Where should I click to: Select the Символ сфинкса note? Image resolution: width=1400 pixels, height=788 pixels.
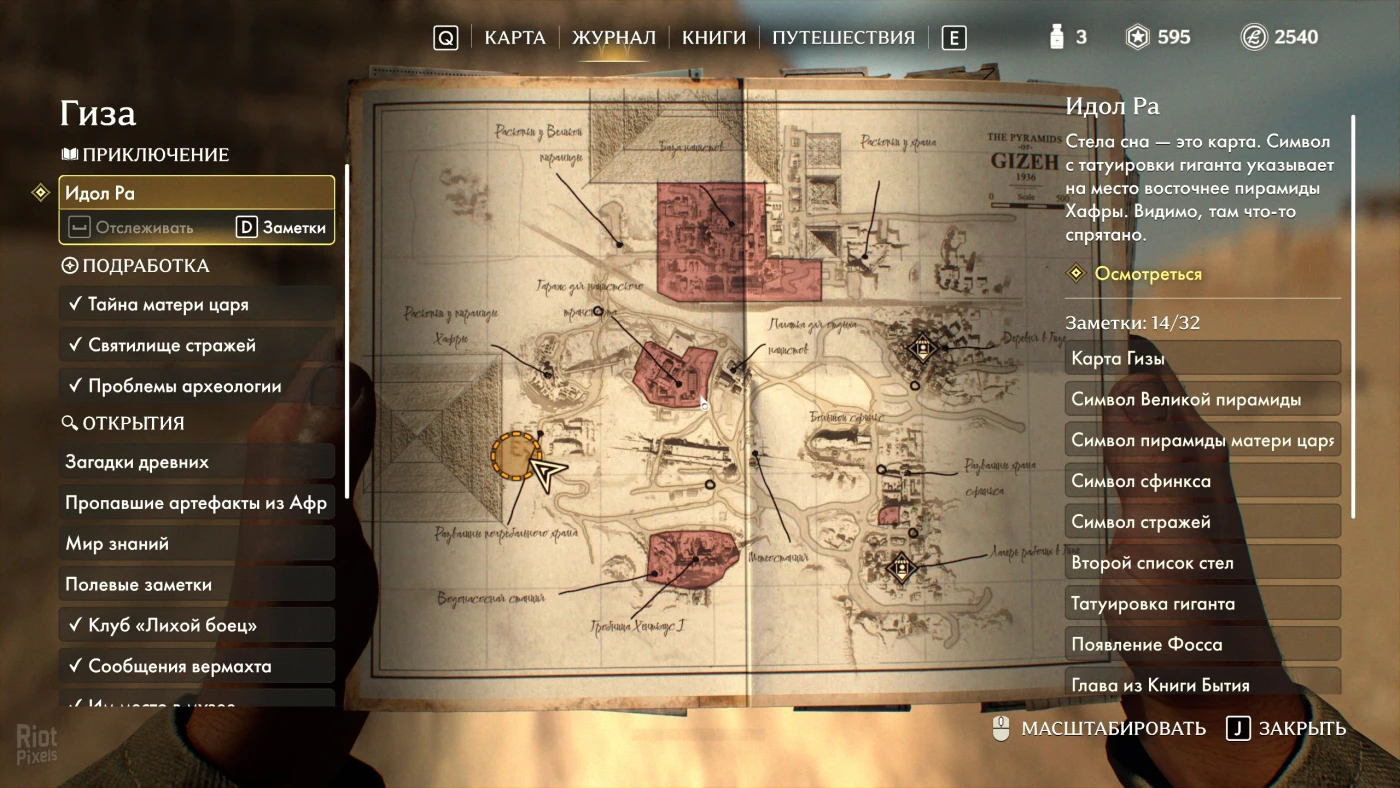pyautogui.click(x=1202, y=481)
